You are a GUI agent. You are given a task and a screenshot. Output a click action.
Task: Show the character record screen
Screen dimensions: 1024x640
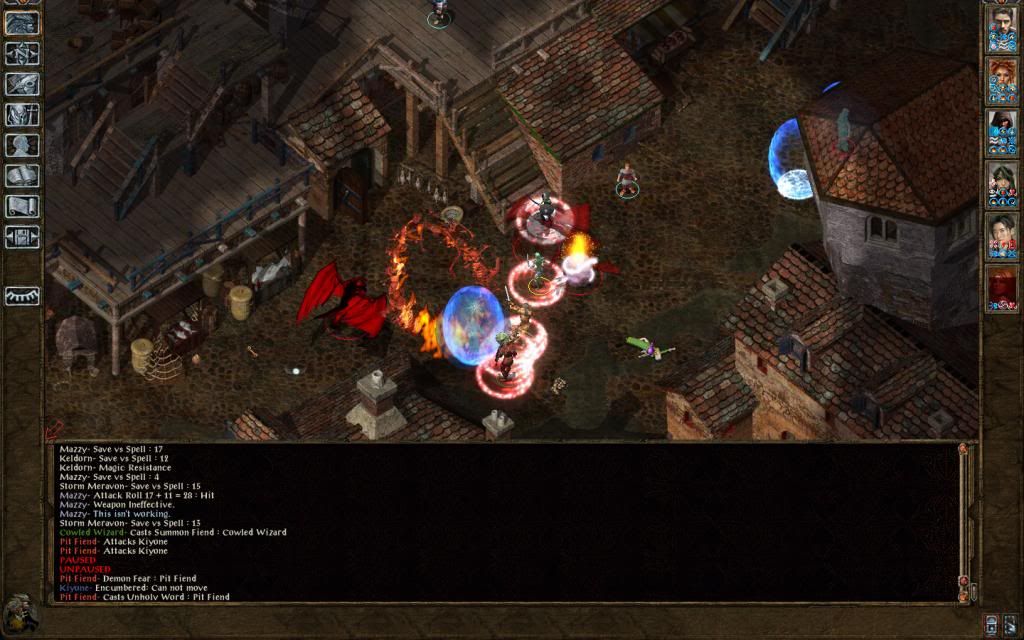[x=22, y=145]
